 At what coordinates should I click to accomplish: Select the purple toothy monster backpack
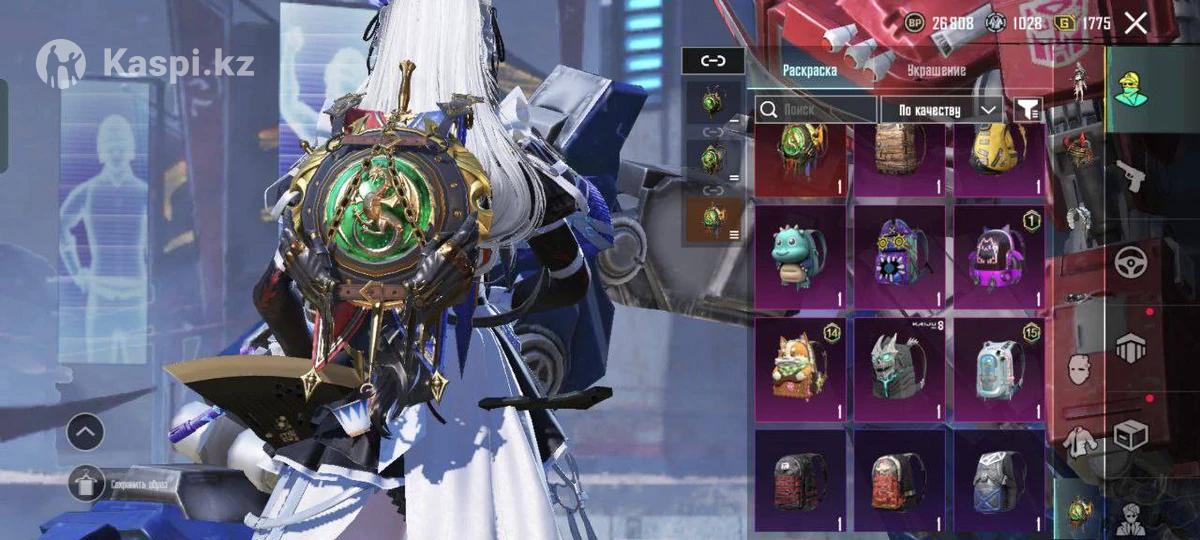click(898, 257)
